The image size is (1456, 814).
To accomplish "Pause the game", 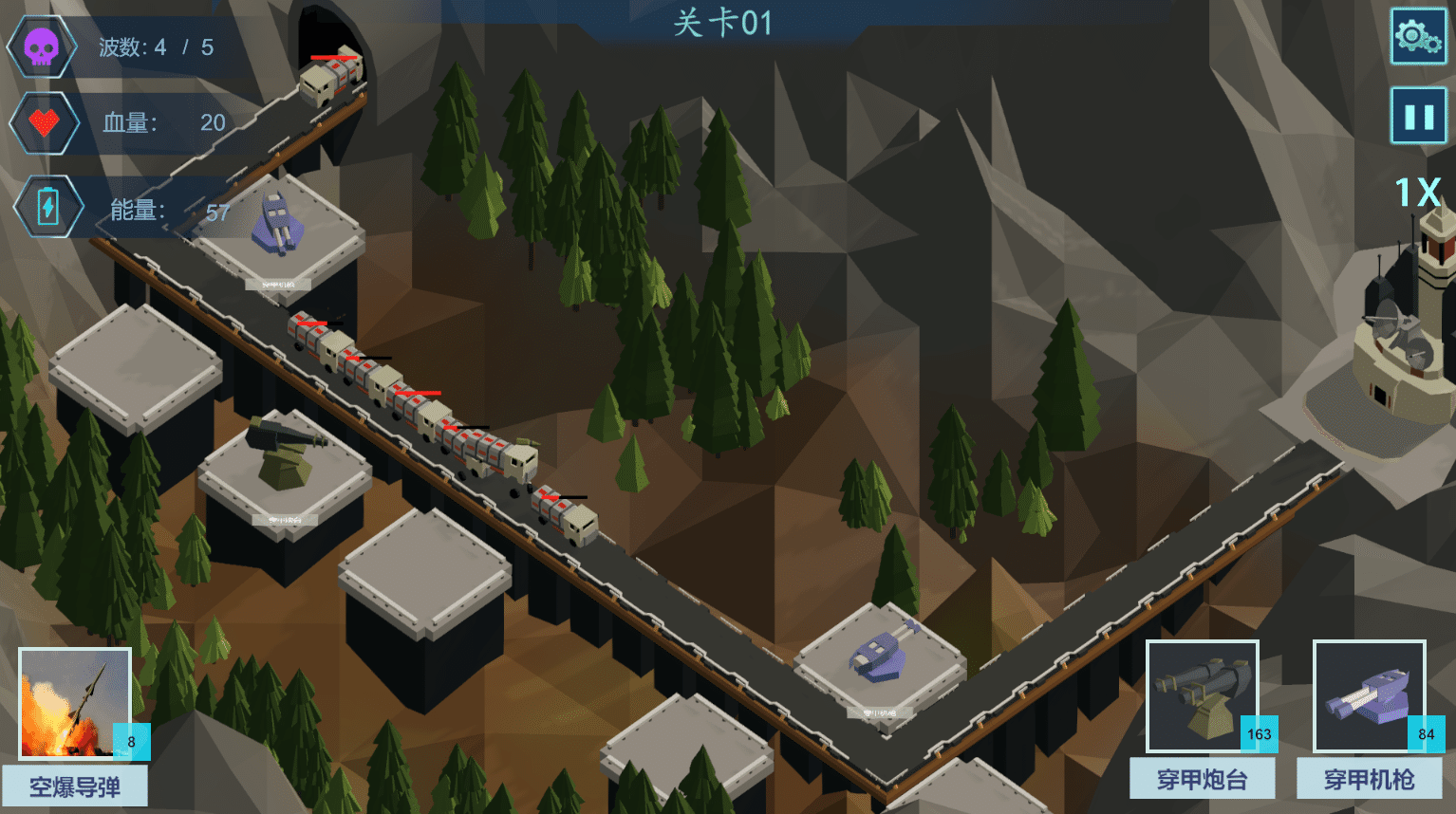I will pyautogui.click(x=1418, y=116).
